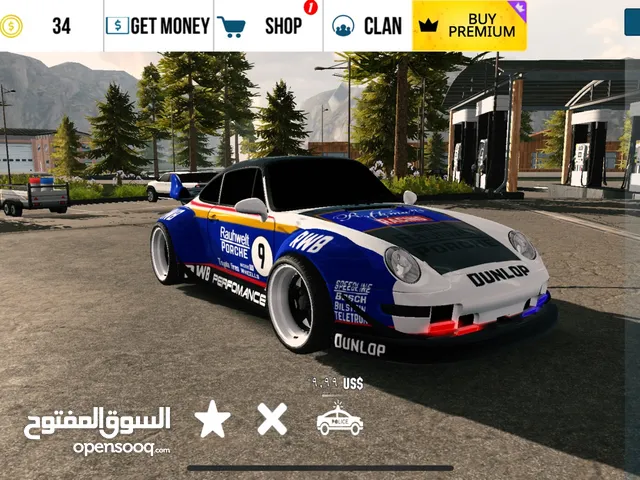This screenshot has height=480, width=640.
Task: Open the Clan menu
Action: click(367, 26)
